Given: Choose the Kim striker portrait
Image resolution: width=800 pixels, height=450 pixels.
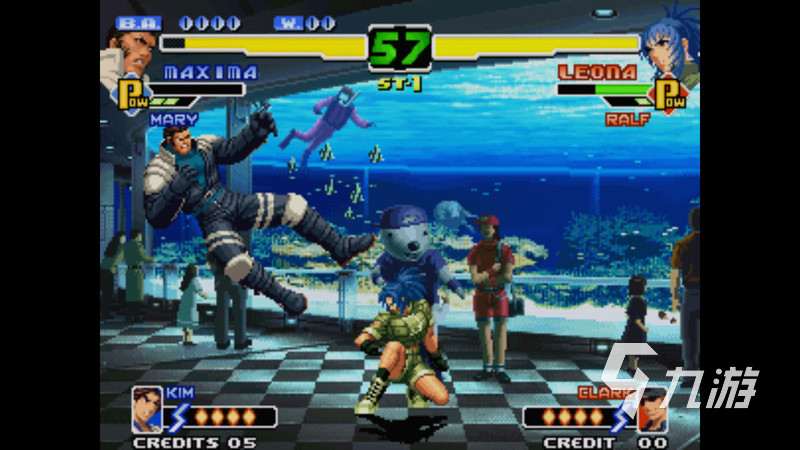Looking at the screenshot, I should [147, 408].
